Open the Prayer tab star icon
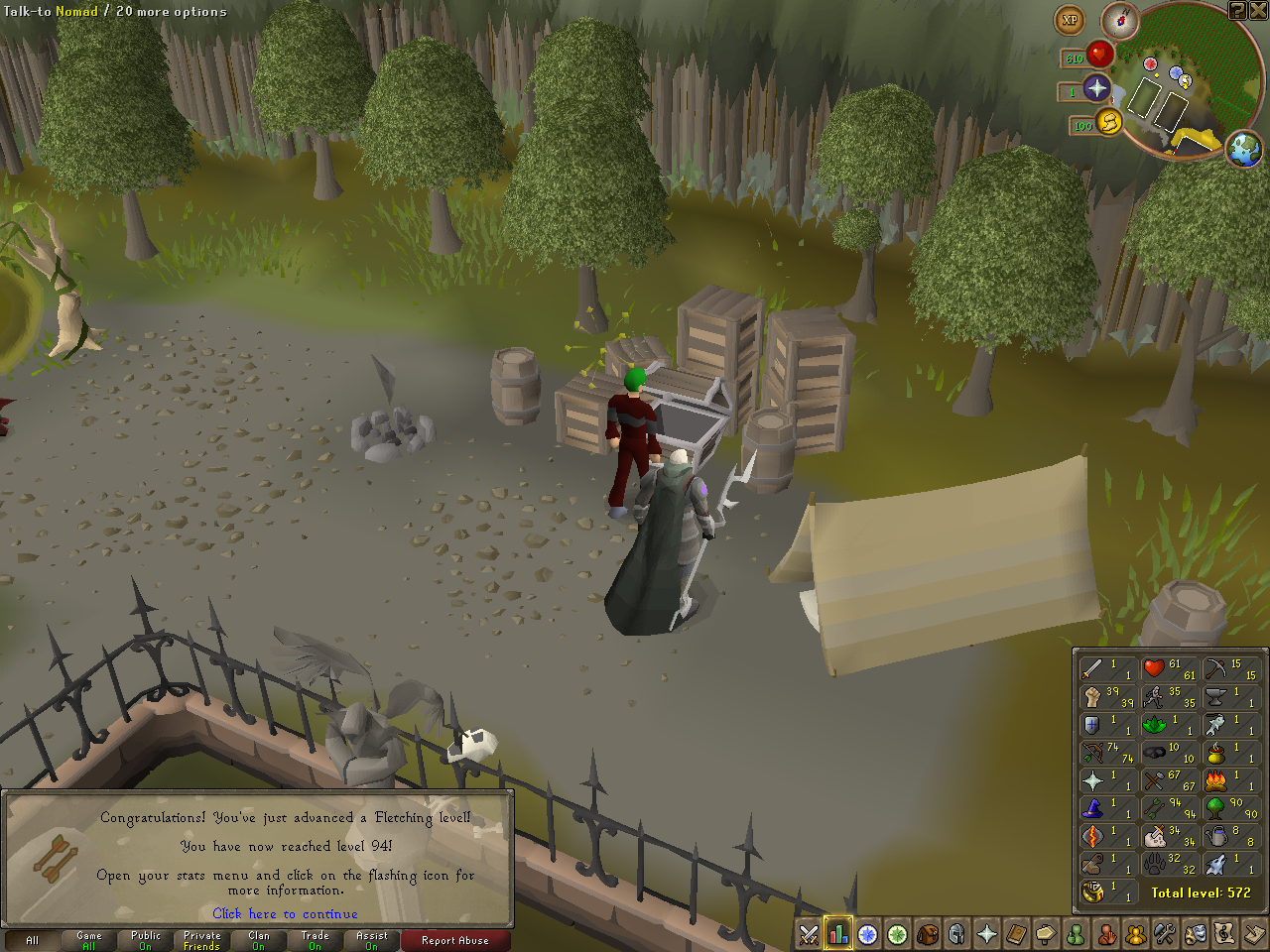The width and height of the screenshot is (1270, 952). pos(987,933)
